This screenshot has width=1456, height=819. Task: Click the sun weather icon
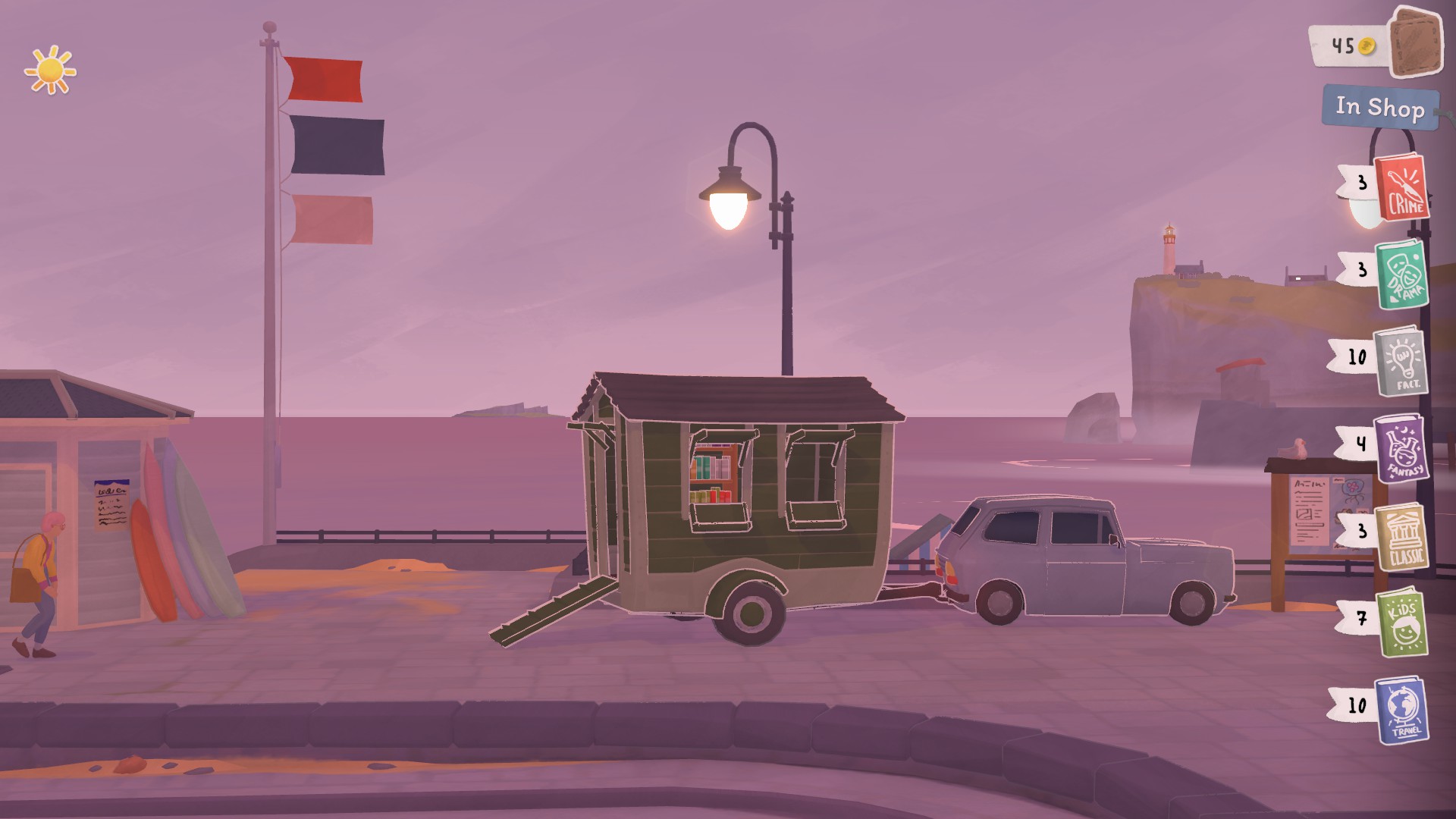(49, 70)
